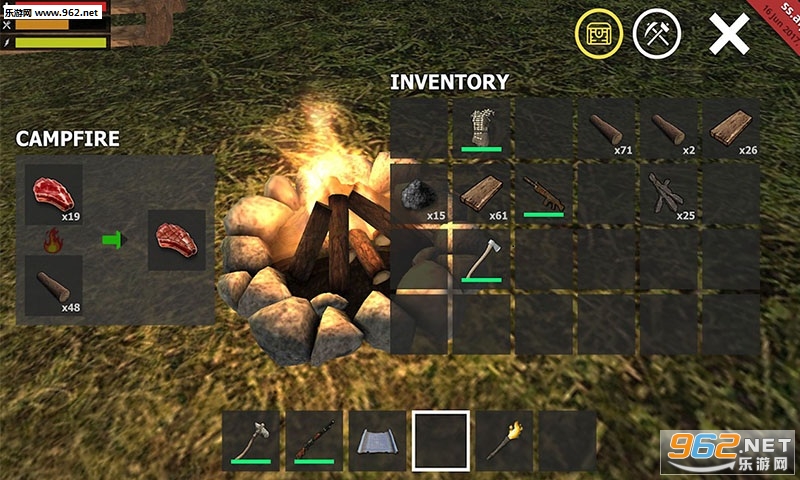
Task: Equip the torch from the hotbar
Action: click(503, 441)
